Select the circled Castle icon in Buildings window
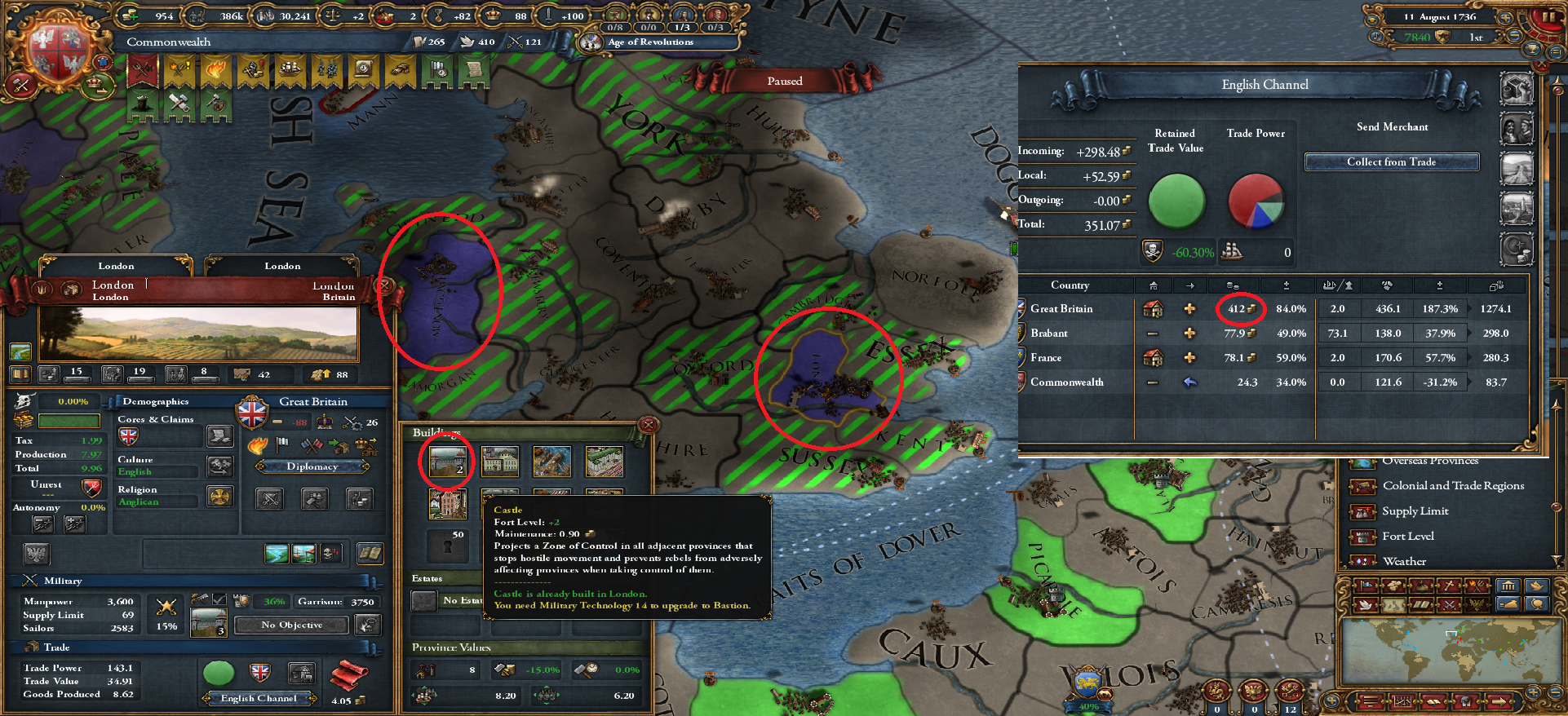Screen dimensions: 1568x716 tap(446, 461)
